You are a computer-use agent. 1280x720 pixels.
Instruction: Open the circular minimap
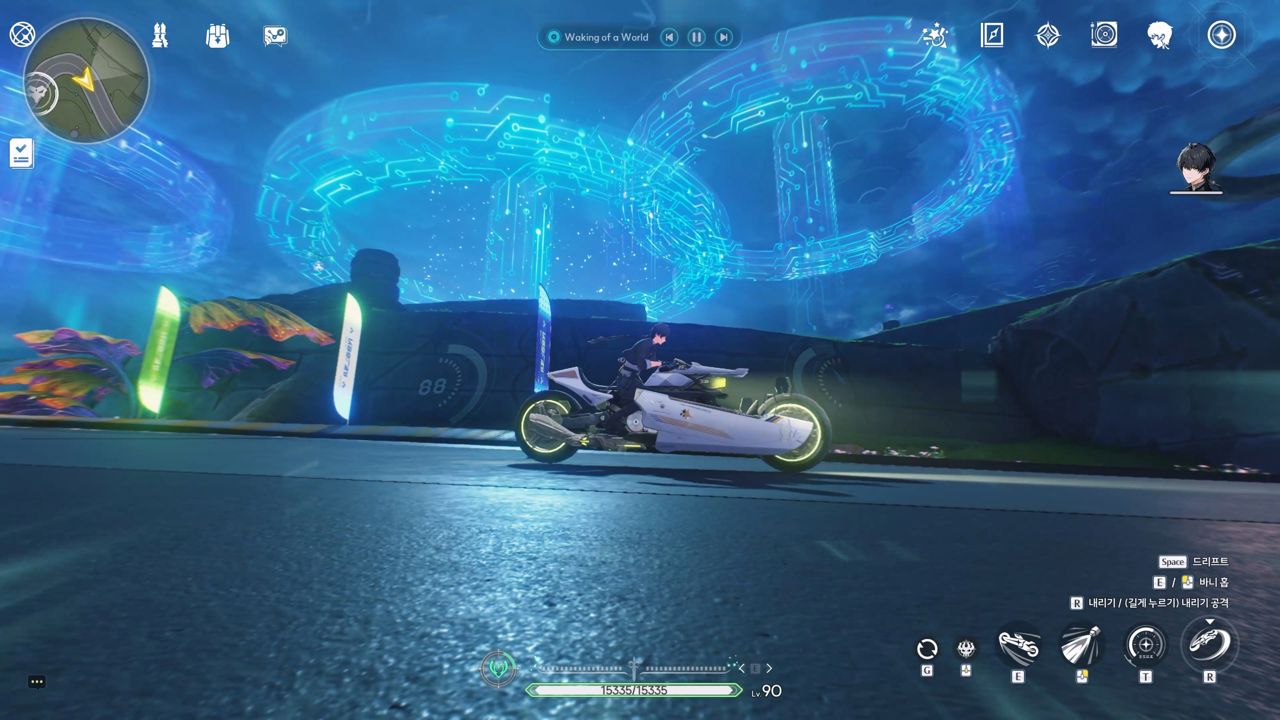[x=86, y=80]
